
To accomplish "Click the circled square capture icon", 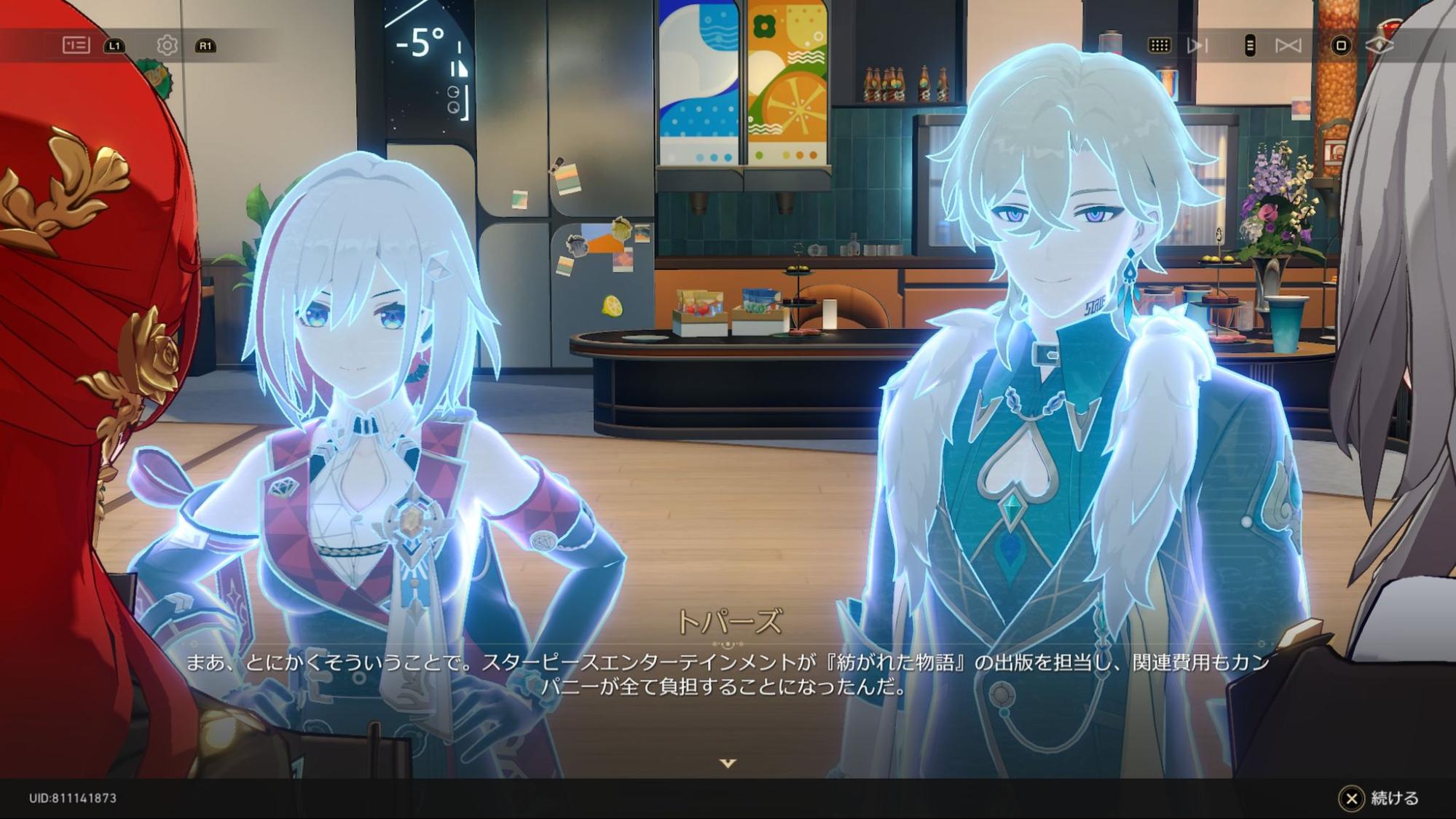I will click(x=1341, y=44).
